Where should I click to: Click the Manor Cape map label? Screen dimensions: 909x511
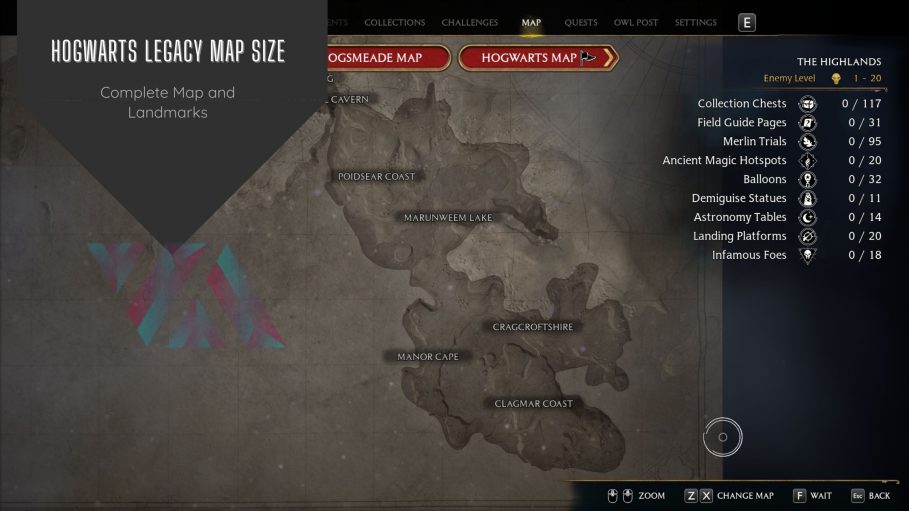427,356
